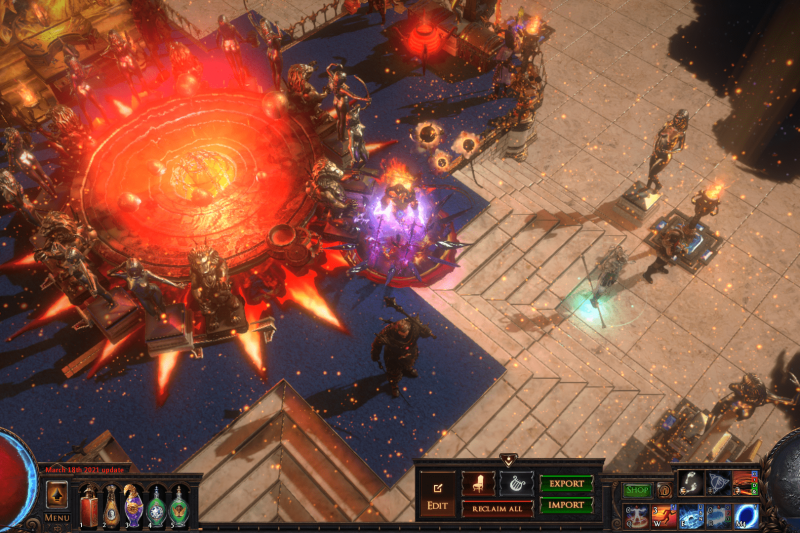Activate the triangle knot skill icon
The image size is (800, 533).
(718, 483)
